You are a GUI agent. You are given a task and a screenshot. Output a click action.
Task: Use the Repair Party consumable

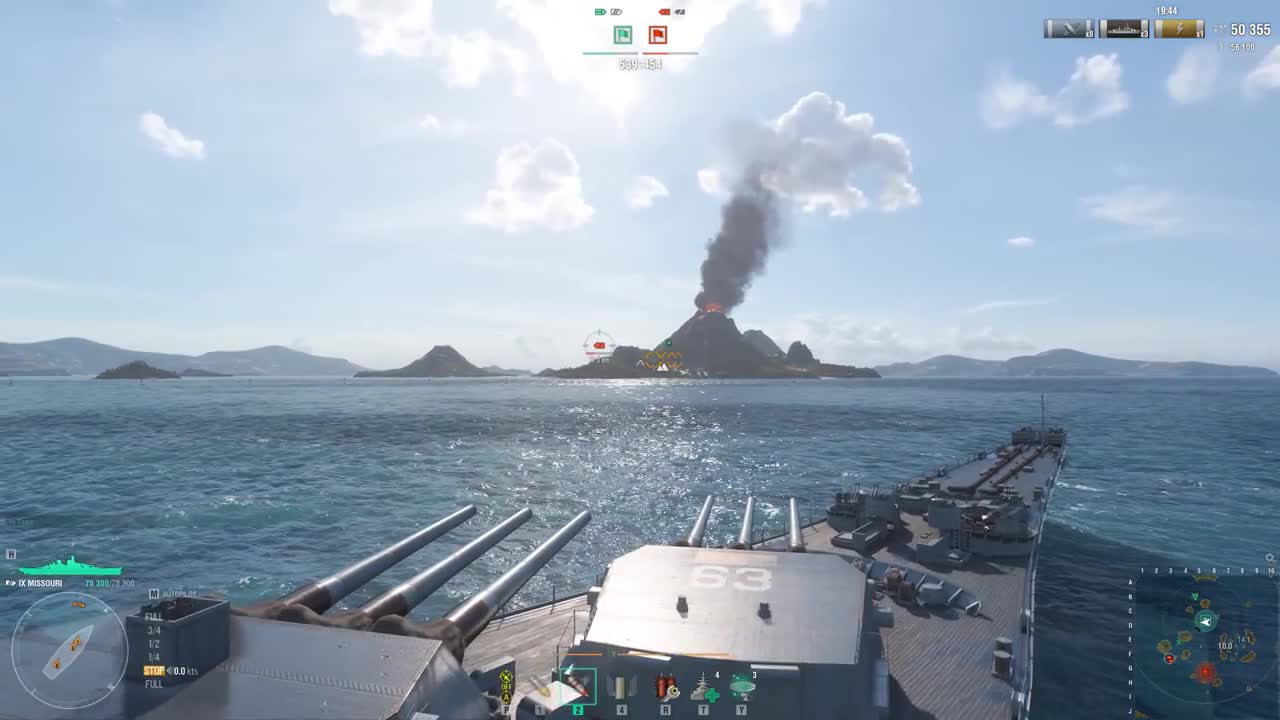[704, 687]
